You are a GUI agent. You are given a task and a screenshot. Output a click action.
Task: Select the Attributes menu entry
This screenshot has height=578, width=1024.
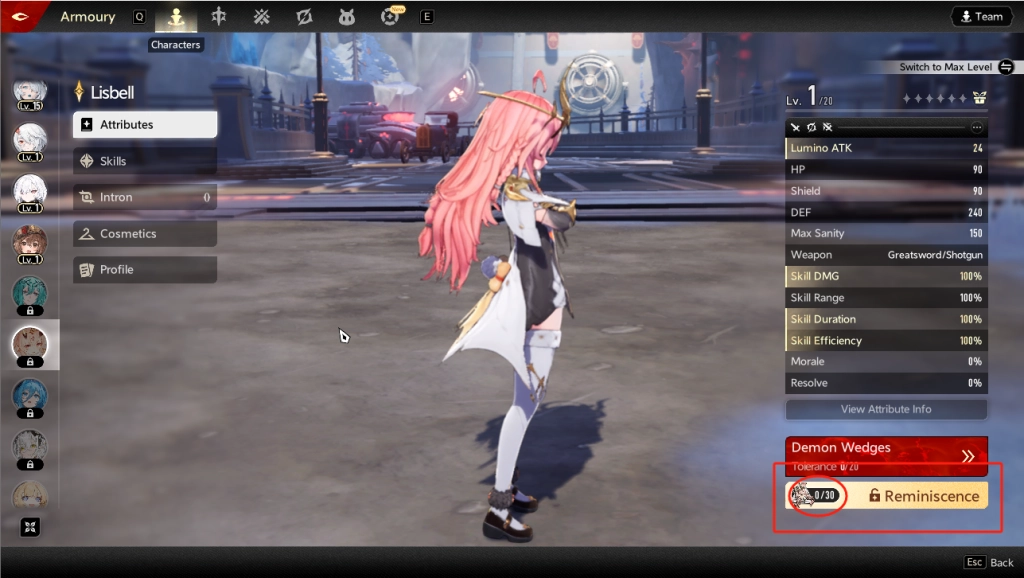coord(145,125)
